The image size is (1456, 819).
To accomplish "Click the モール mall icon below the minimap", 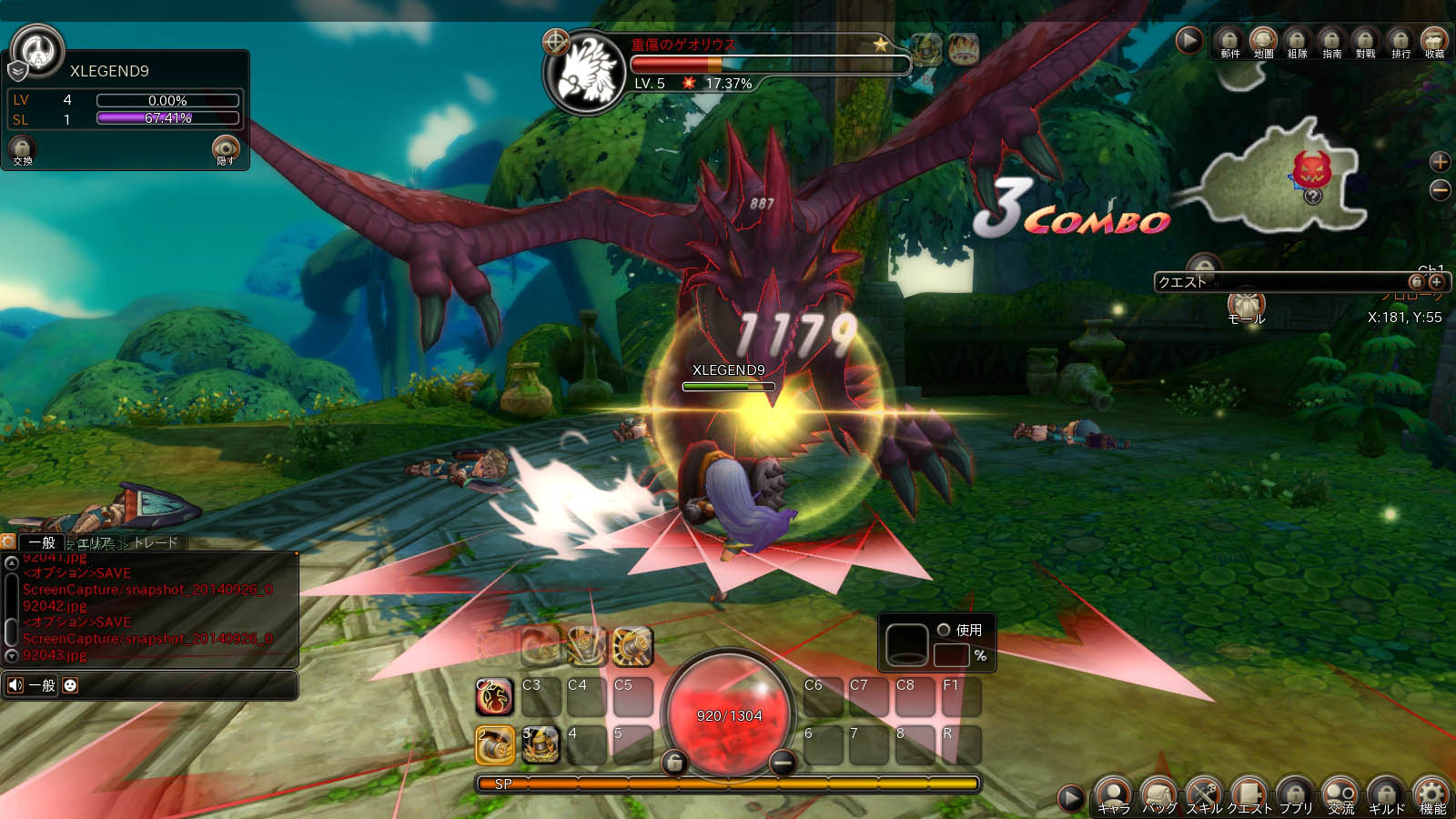I will pyautogui.click(x=1249, y=304).
